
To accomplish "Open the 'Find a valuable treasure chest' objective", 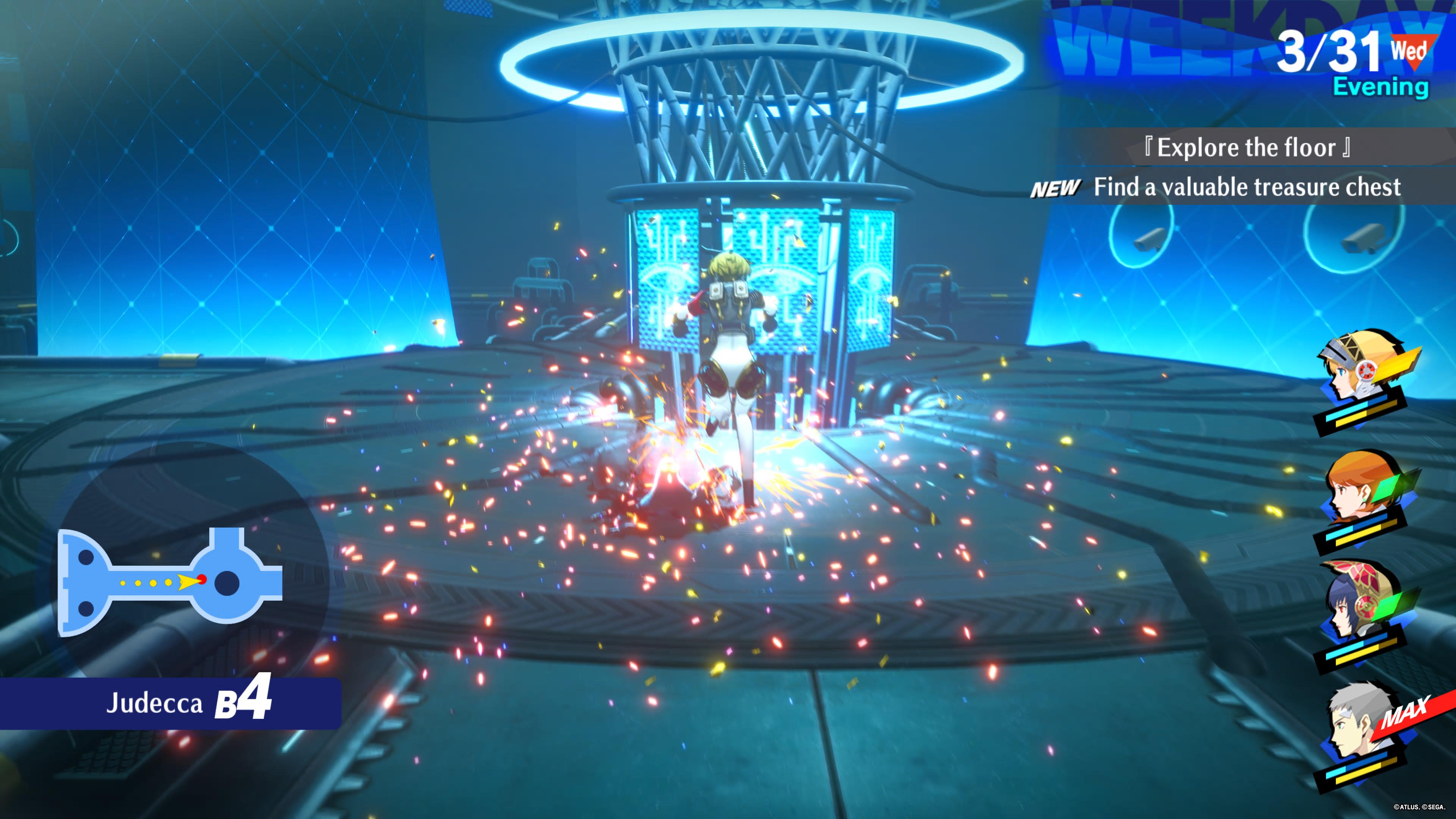I will pyautogui.click(x=1246, y=187).
